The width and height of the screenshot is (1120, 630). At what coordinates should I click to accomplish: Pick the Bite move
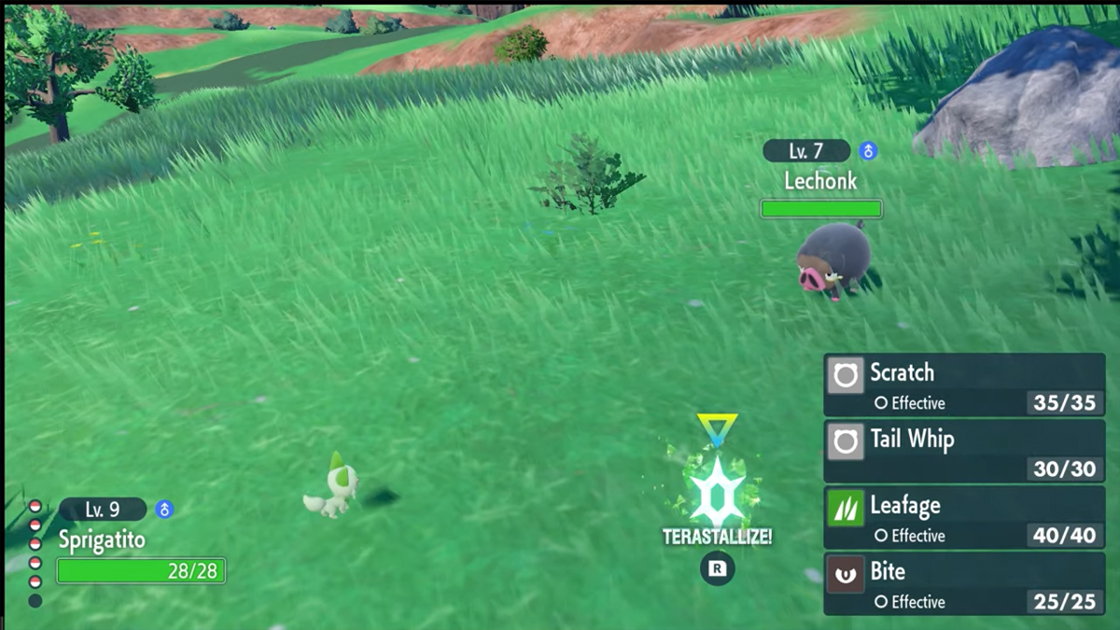tap(963, 584)
